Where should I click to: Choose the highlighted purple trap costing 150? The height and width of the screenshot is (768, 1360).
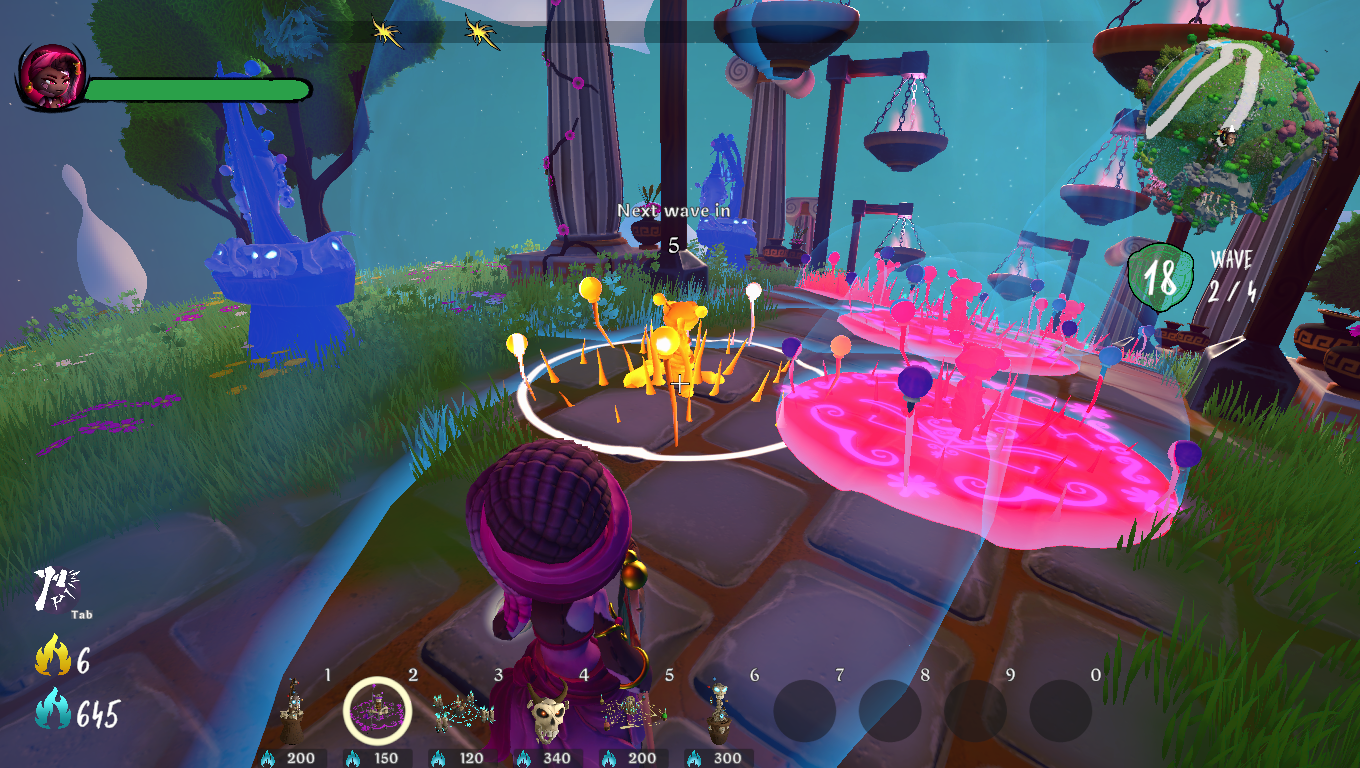coord(376,711)
